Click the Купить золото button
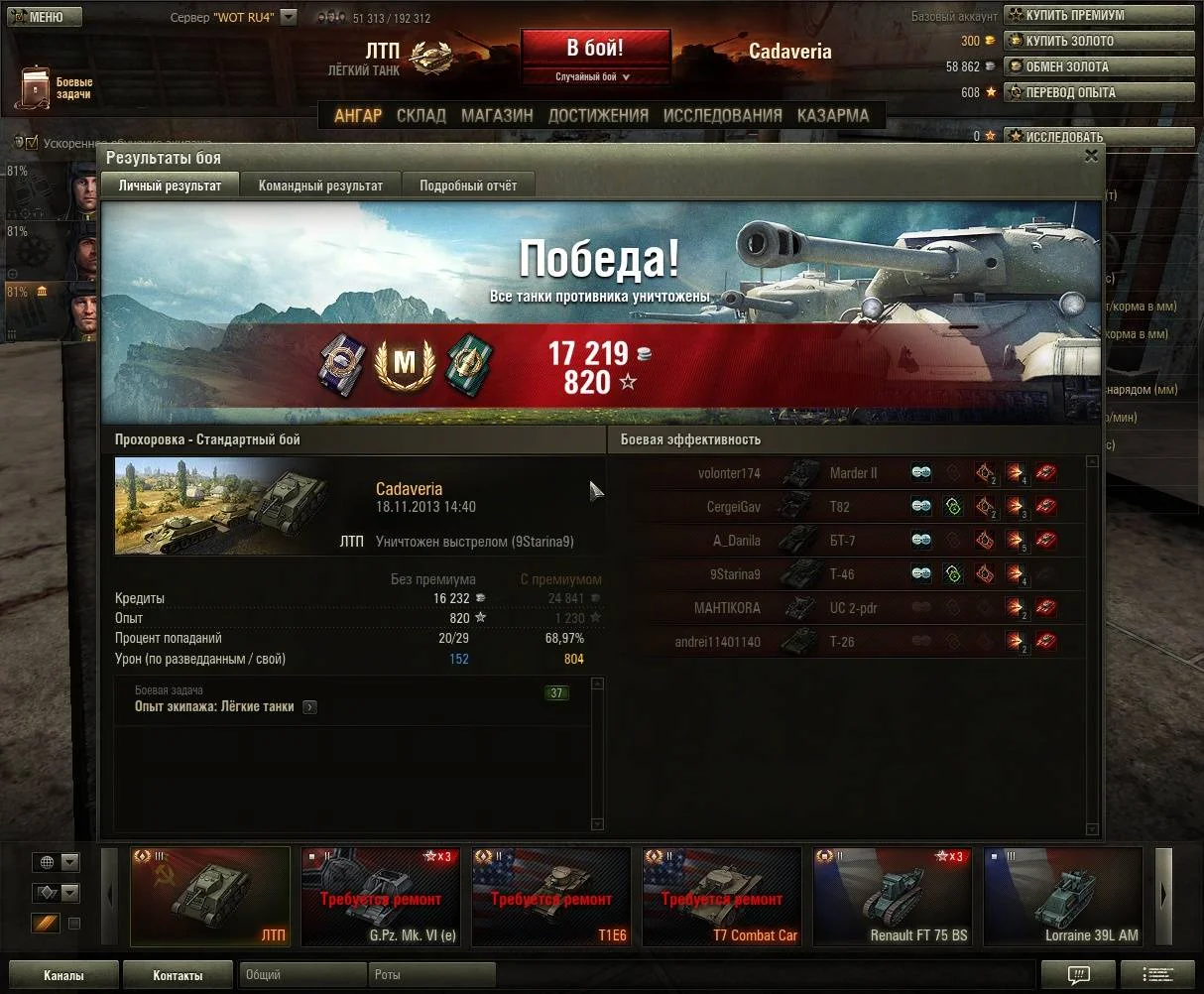The height and width of the screenshot is (994, 1204). point(1099,41)
